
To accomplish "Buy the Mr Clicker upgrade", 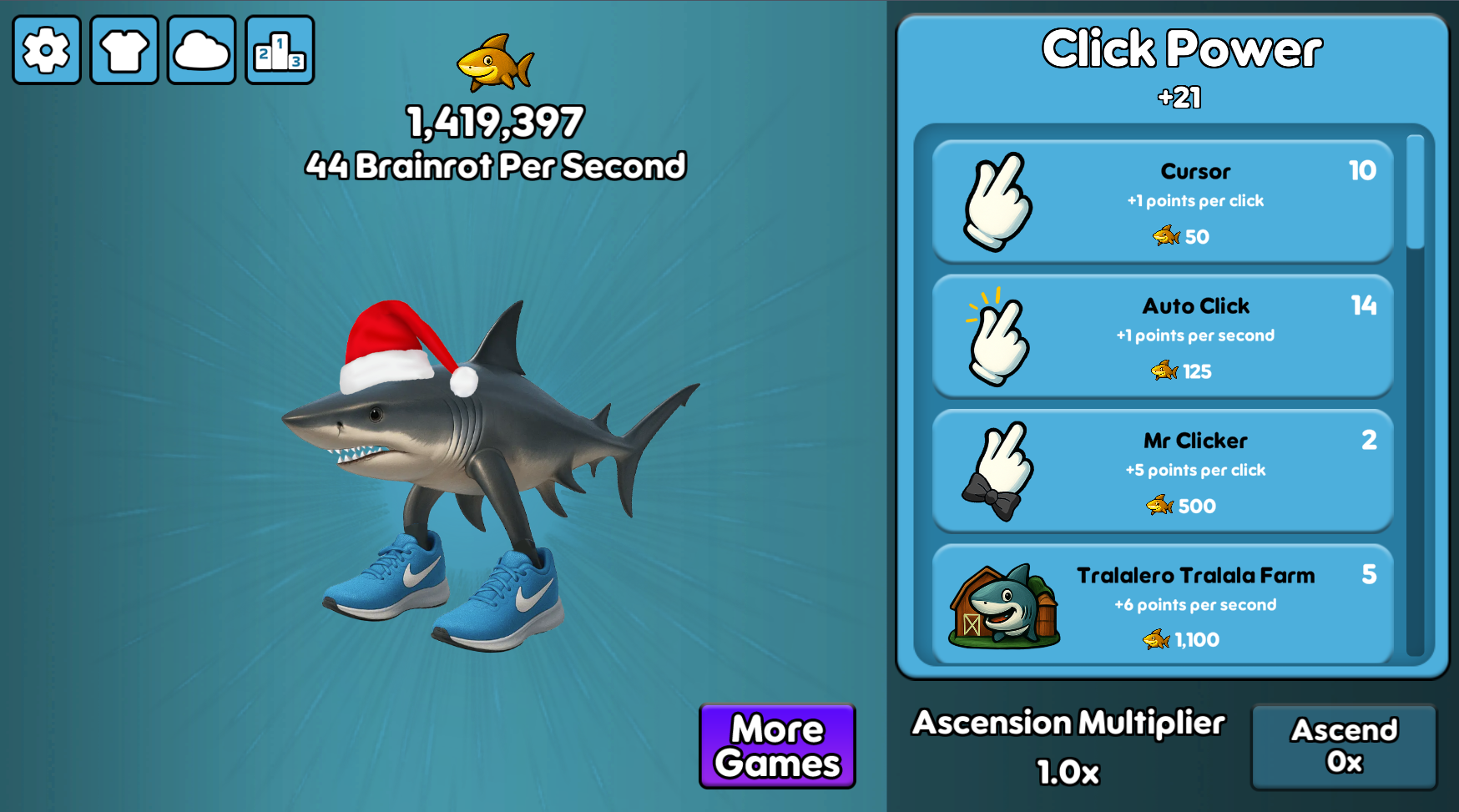I will pyautogui.click(x=1162, y=472).
